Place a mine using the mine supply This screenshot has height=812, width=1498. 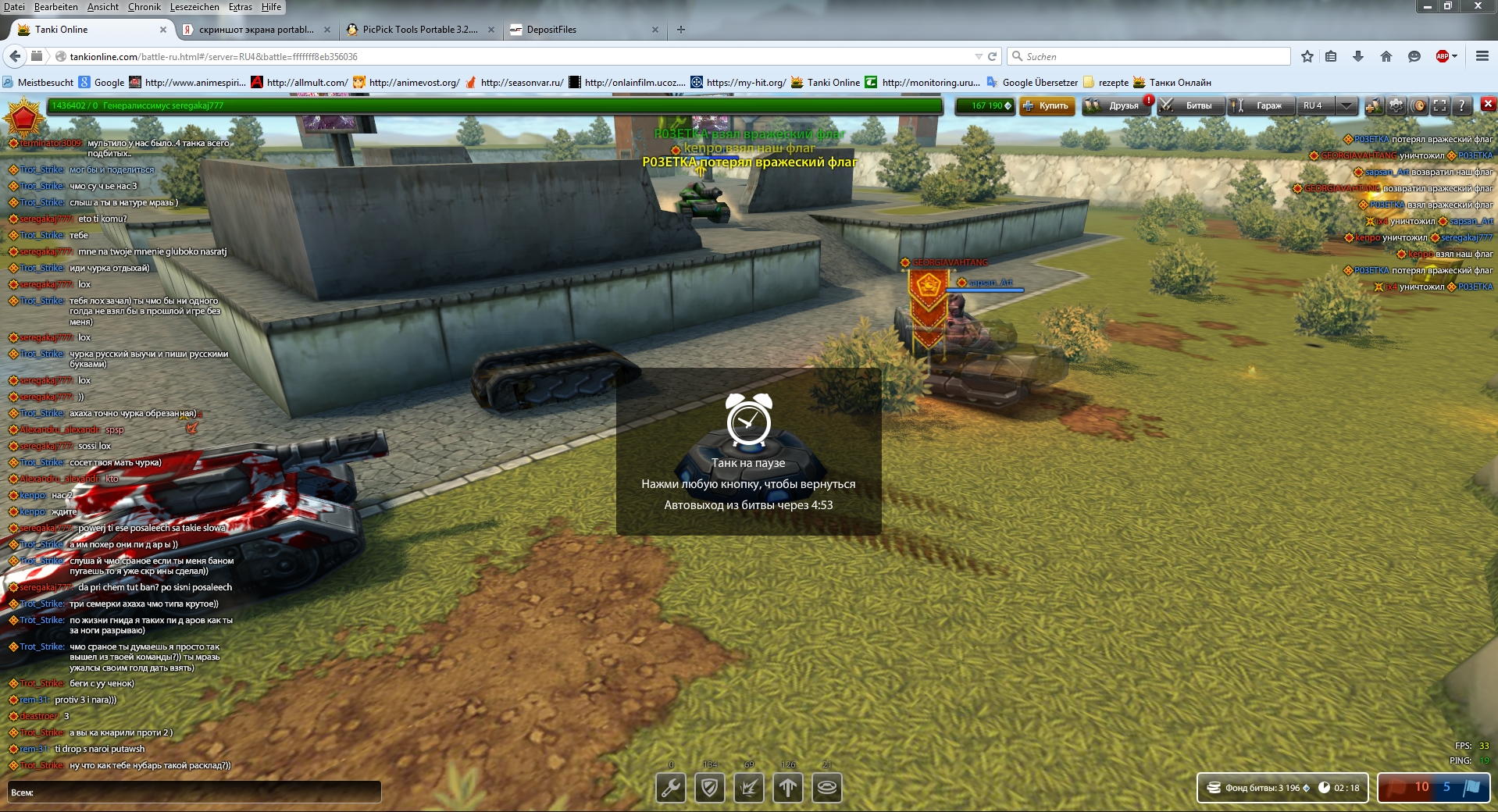(827, 788)
